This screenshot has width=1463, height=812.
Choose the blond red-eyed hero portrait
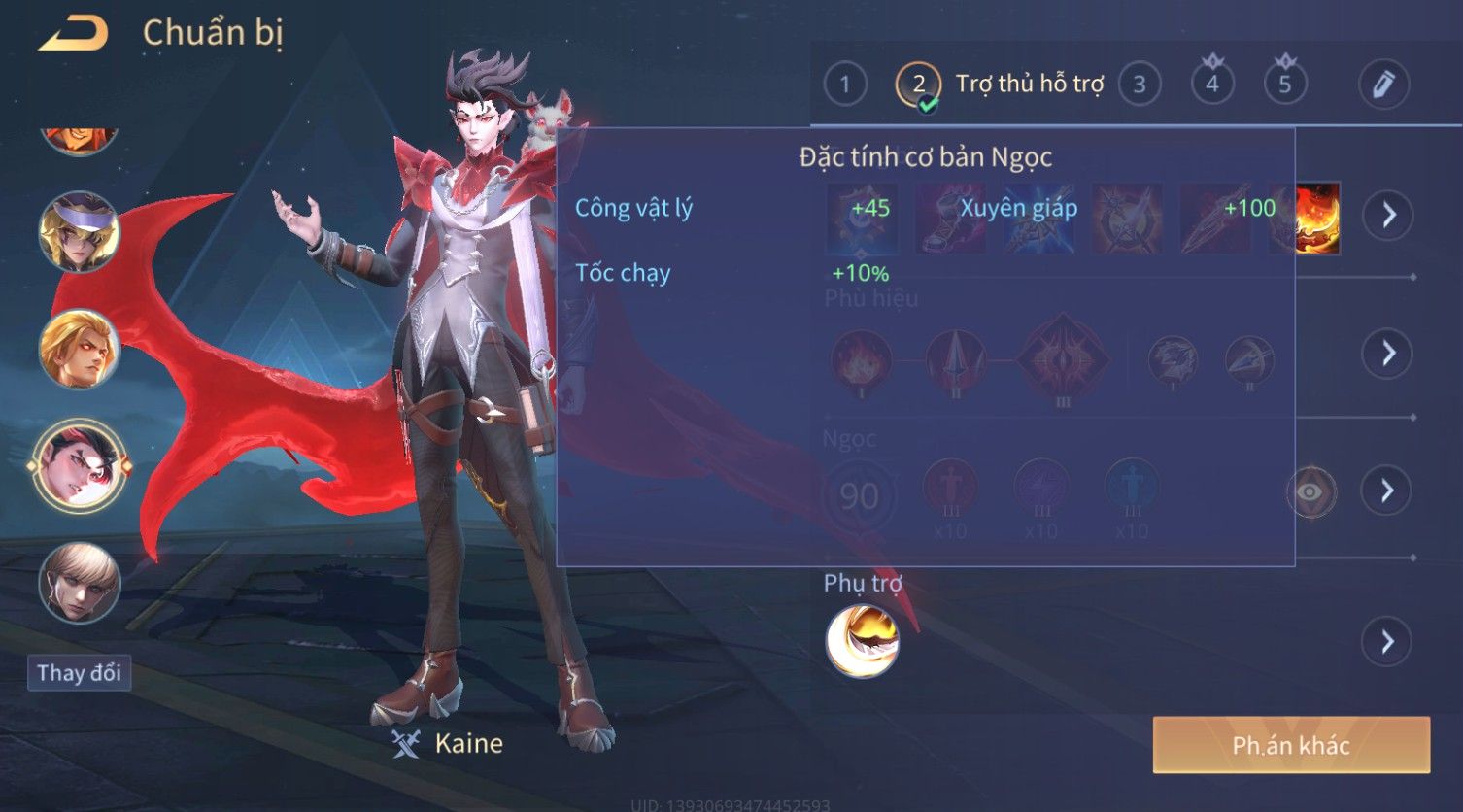tap(79, 349)
